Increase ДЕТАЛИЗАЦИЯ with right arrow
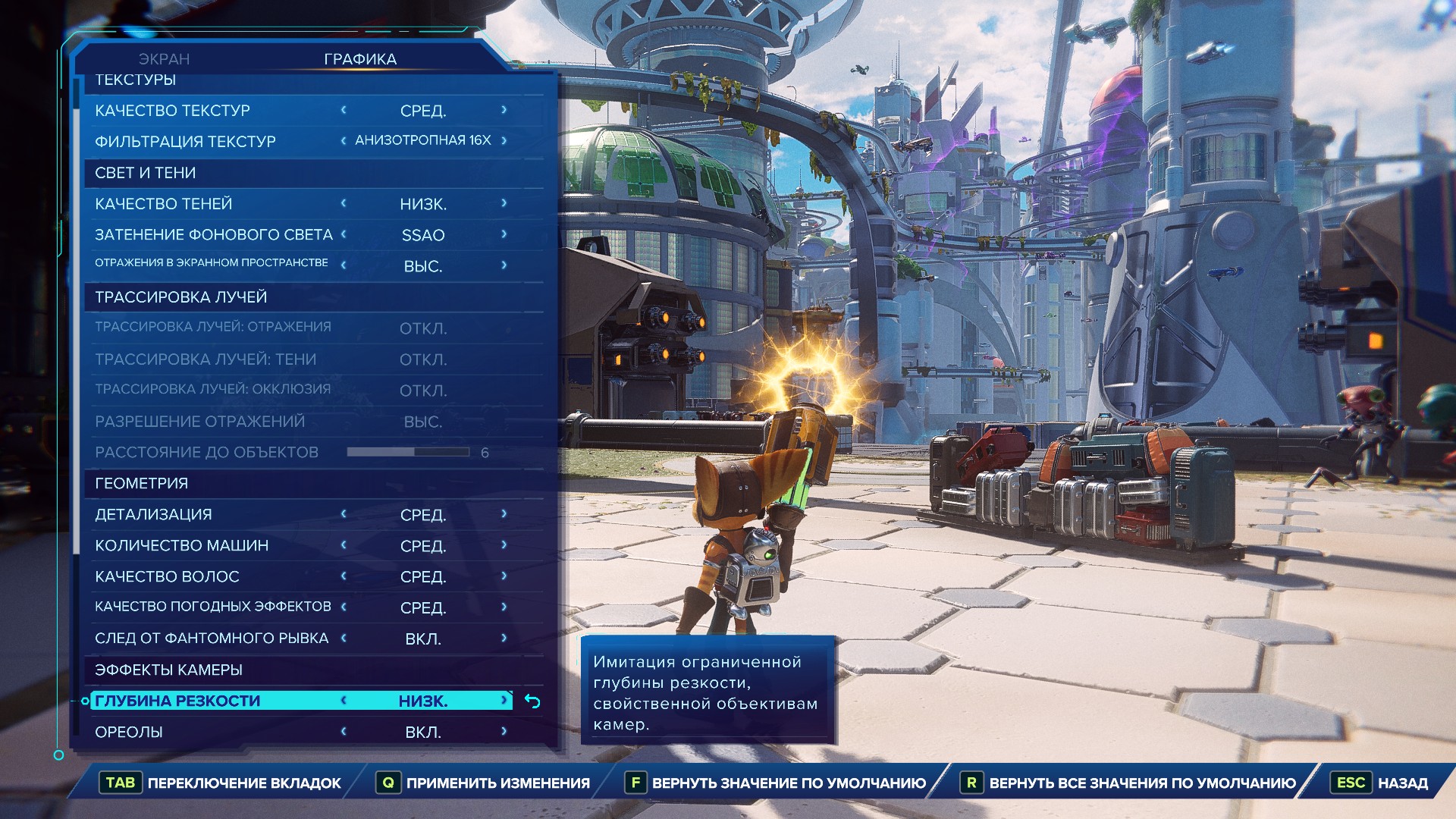Image resolution: width=1456 pixels, height=819 pixels. pyautogui.click(x=504, y=514)
